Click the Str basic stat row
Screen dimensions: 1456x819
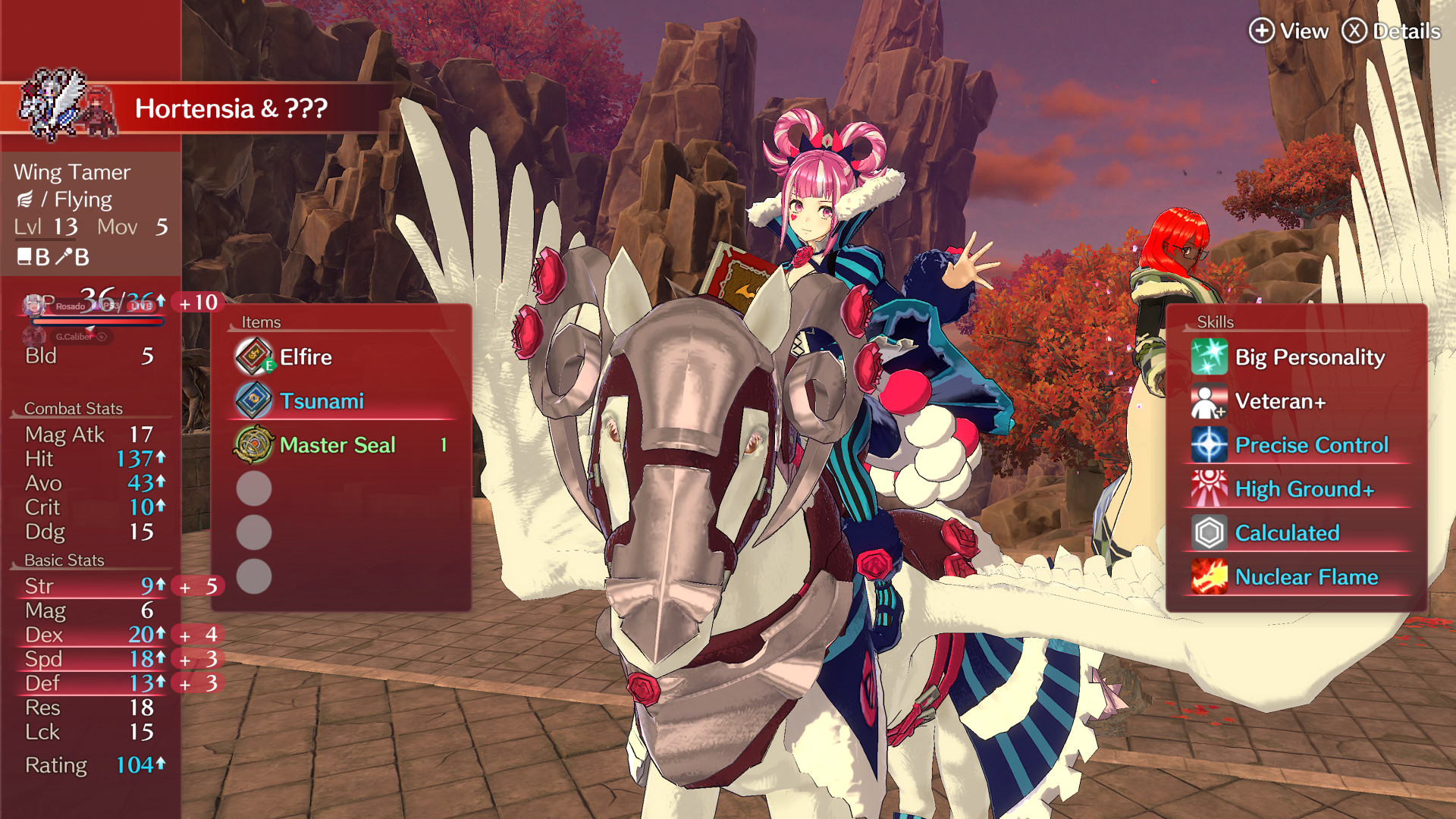(94, 586)
